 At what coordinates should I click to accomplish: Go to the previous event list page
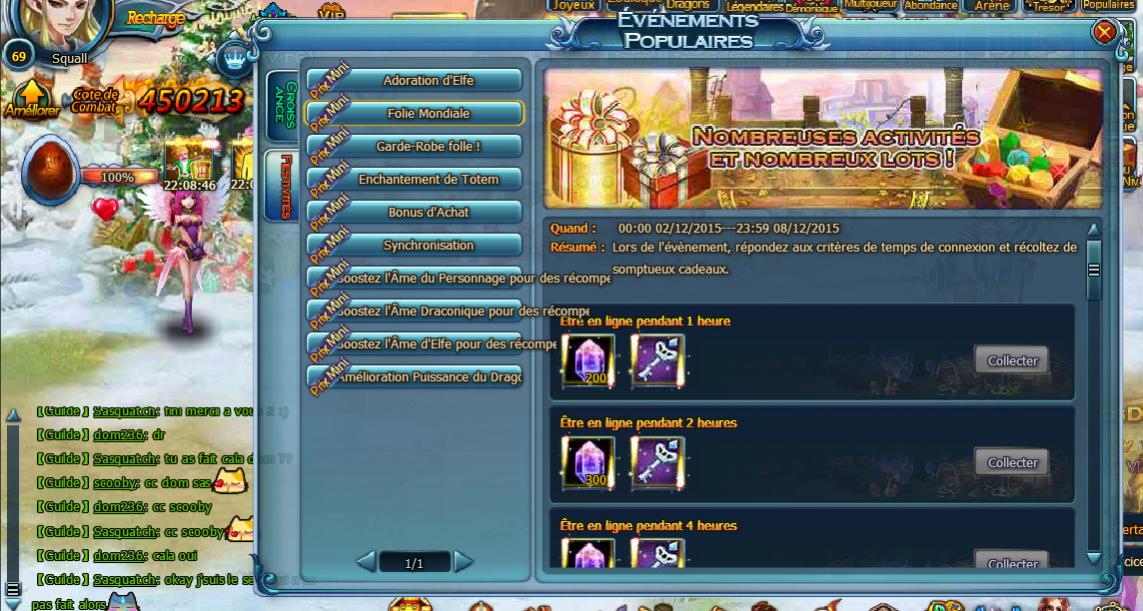click(366, 562)
